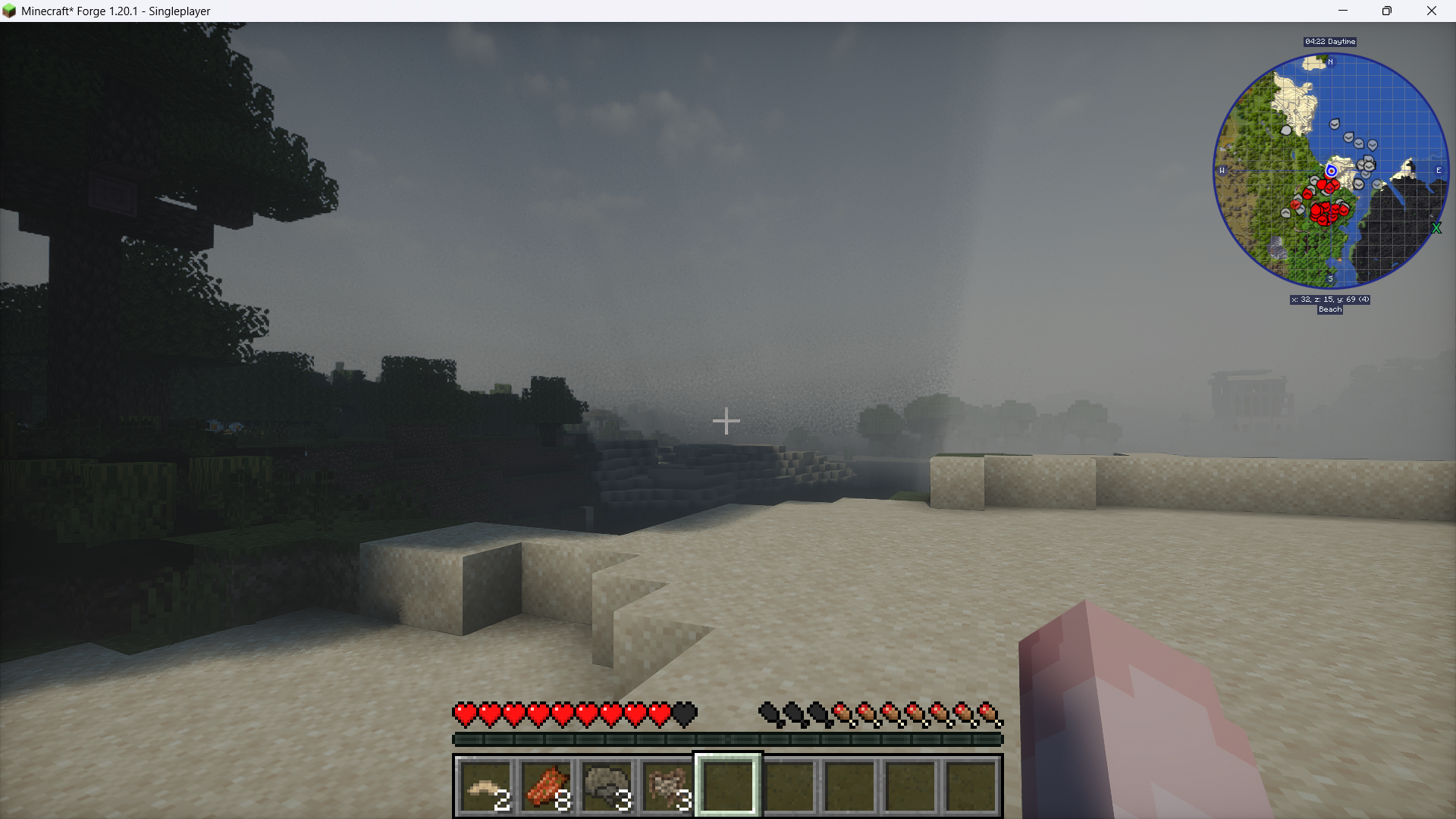The height and width of the screenshot is (819, 1456).
Task: Click the blue player marker on the minimap
Action: click(1331, 171)
